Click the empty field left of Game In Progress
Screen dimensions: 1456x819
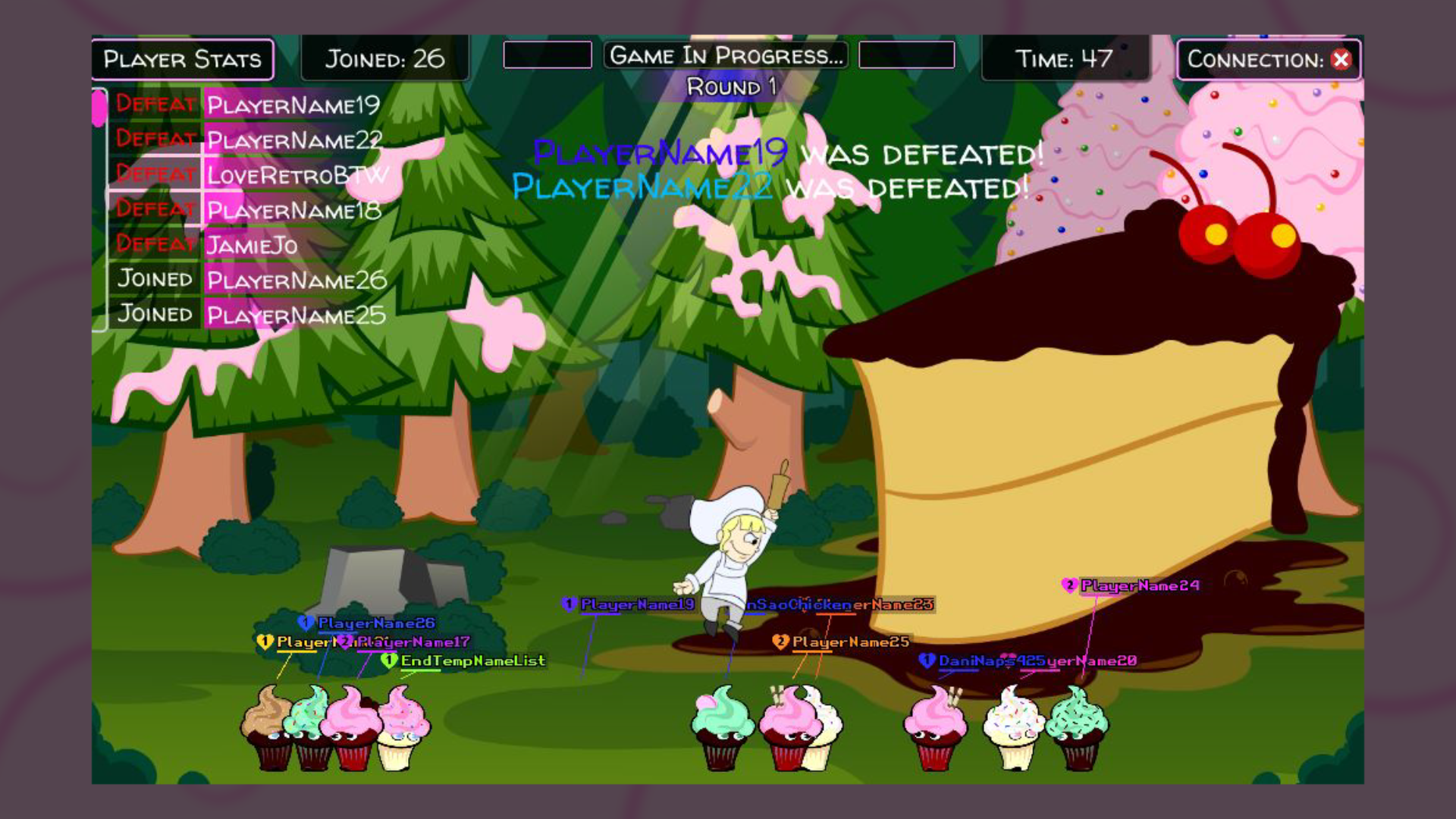[548, 55]
